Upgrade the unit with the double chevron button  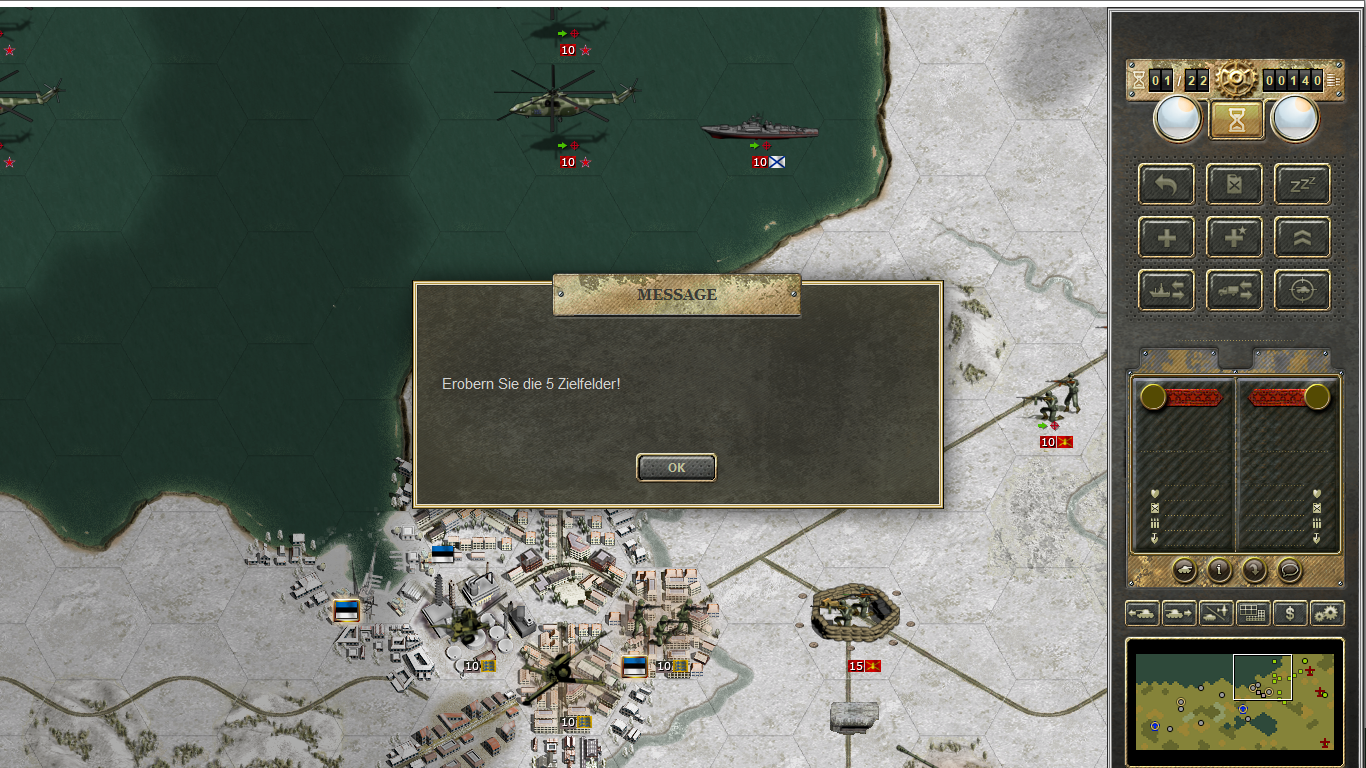point(1302,238)
